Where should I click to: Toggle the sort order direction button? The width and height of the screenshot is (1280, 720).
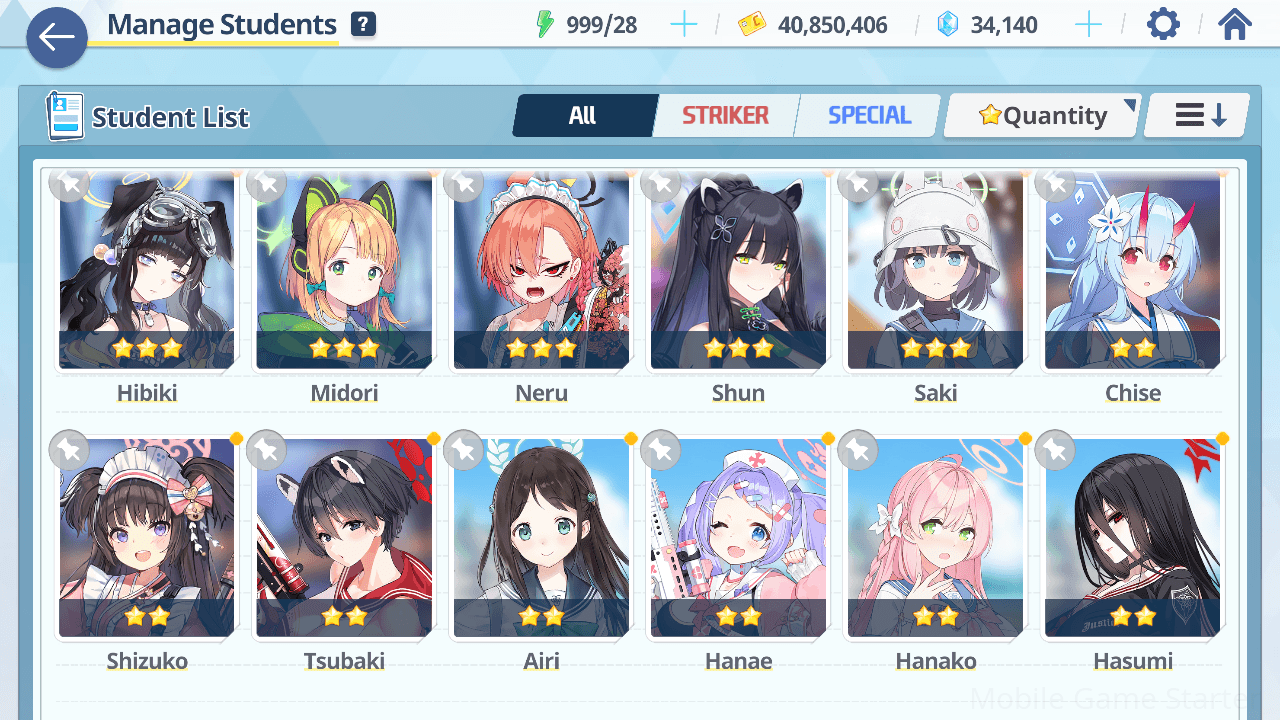pyautogui.click(x=1199, y=116)
